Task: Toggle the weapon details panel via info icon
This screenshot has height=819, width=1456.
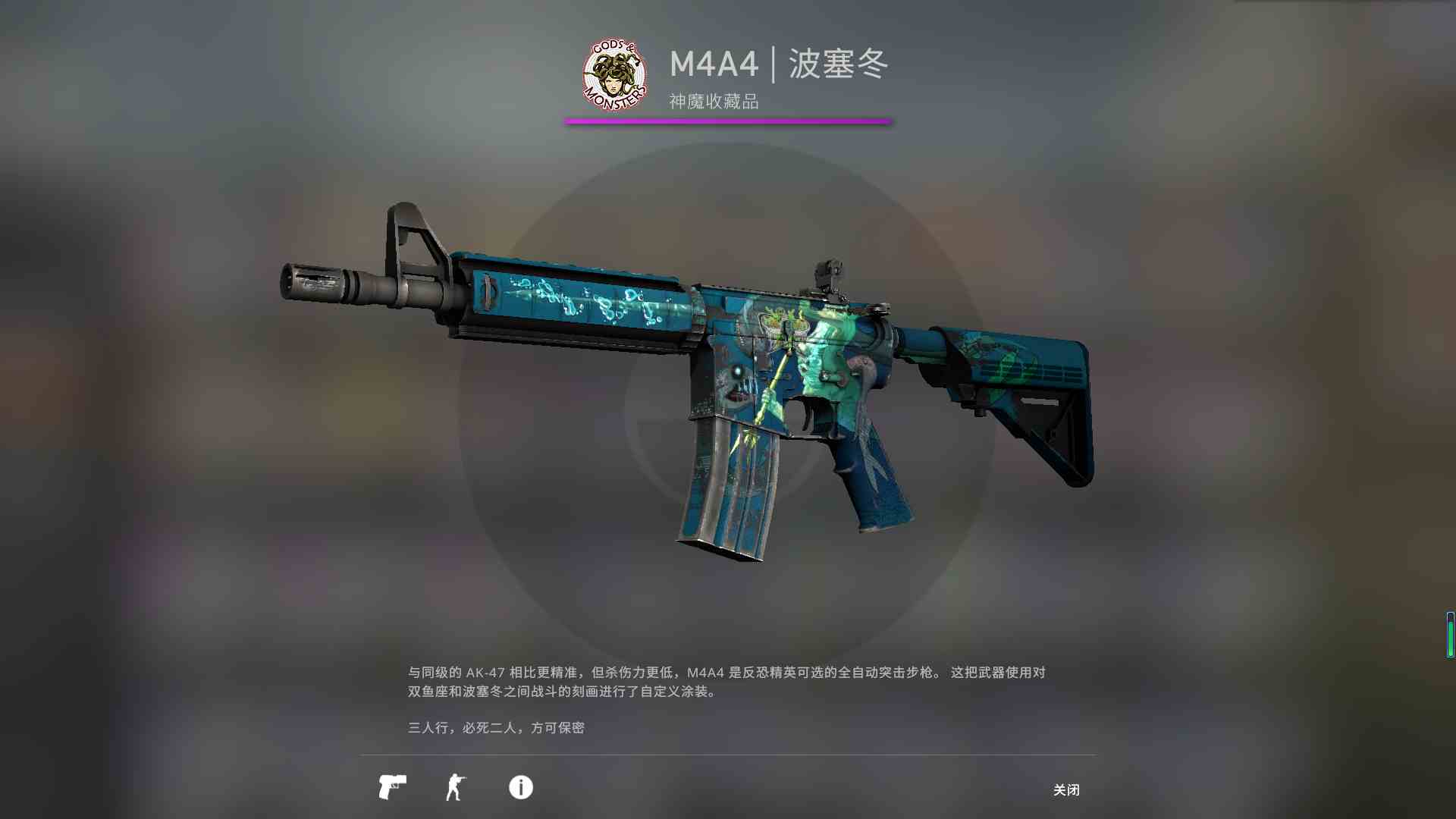Action: [x=520, y=788]
